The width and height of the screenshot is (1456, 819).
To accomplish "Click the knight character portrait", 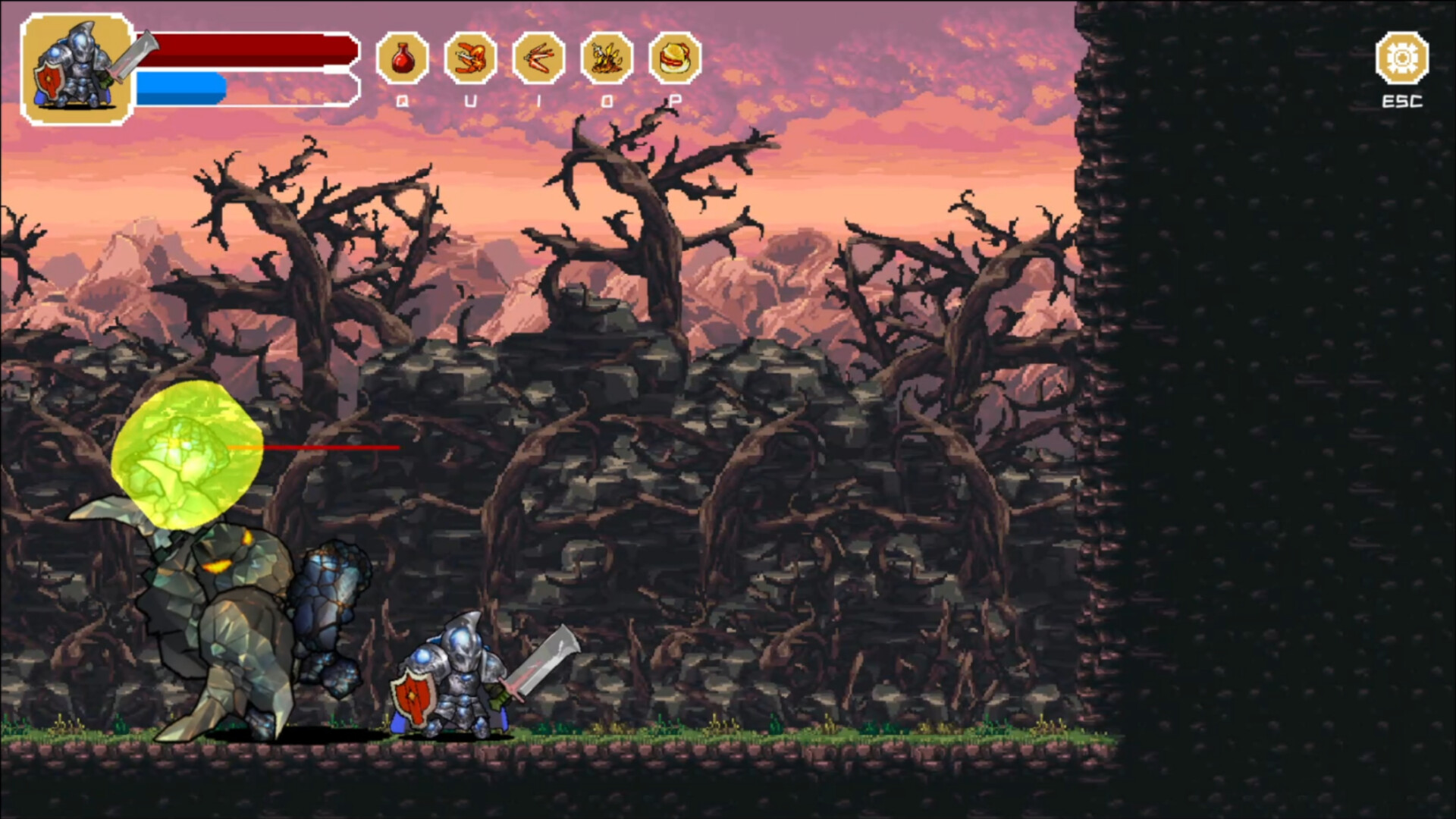I will (x=76, y=64).
